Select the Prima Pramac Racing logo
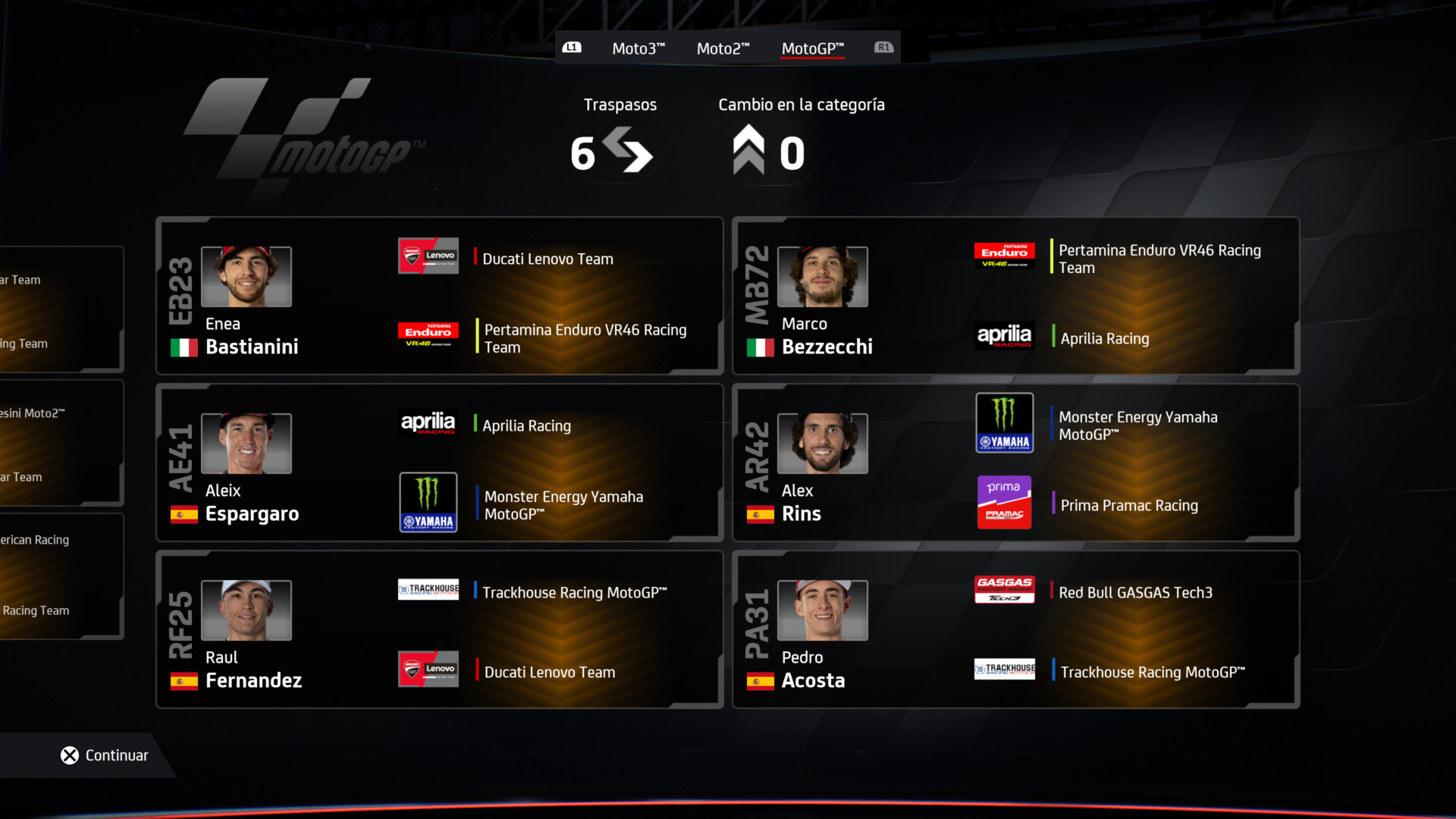This screenshot has width=1456, height=819. 1004,501
